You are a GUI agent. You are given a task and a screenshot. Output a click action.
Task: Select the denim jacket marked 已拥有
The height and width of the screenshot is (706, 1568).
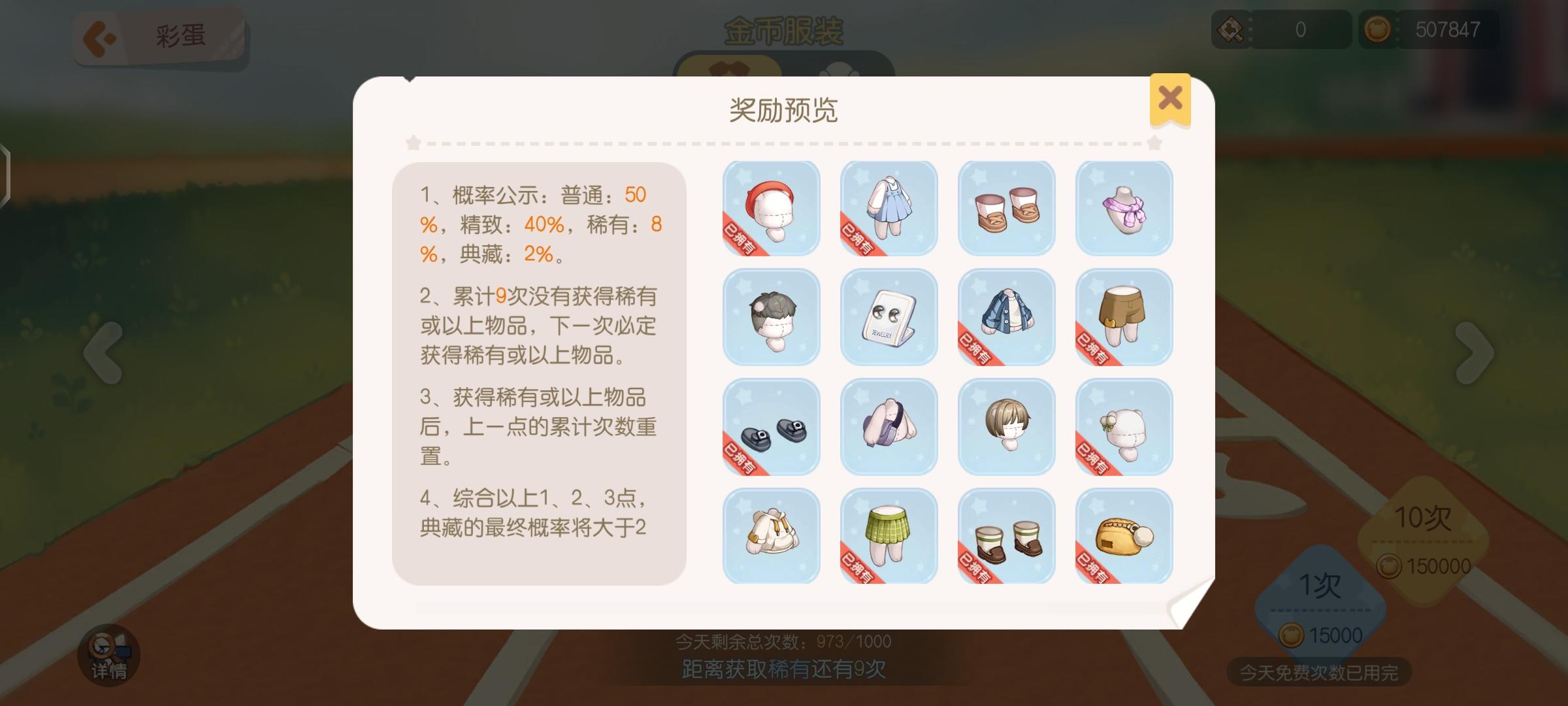coord(1006,318)
